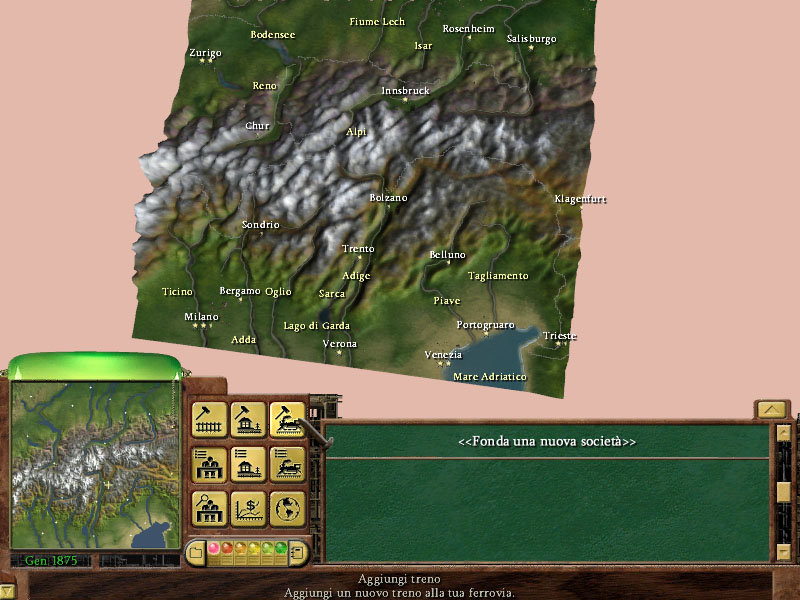
Task: Click the collapse panel arrow tab
Action: click(770, 409)
